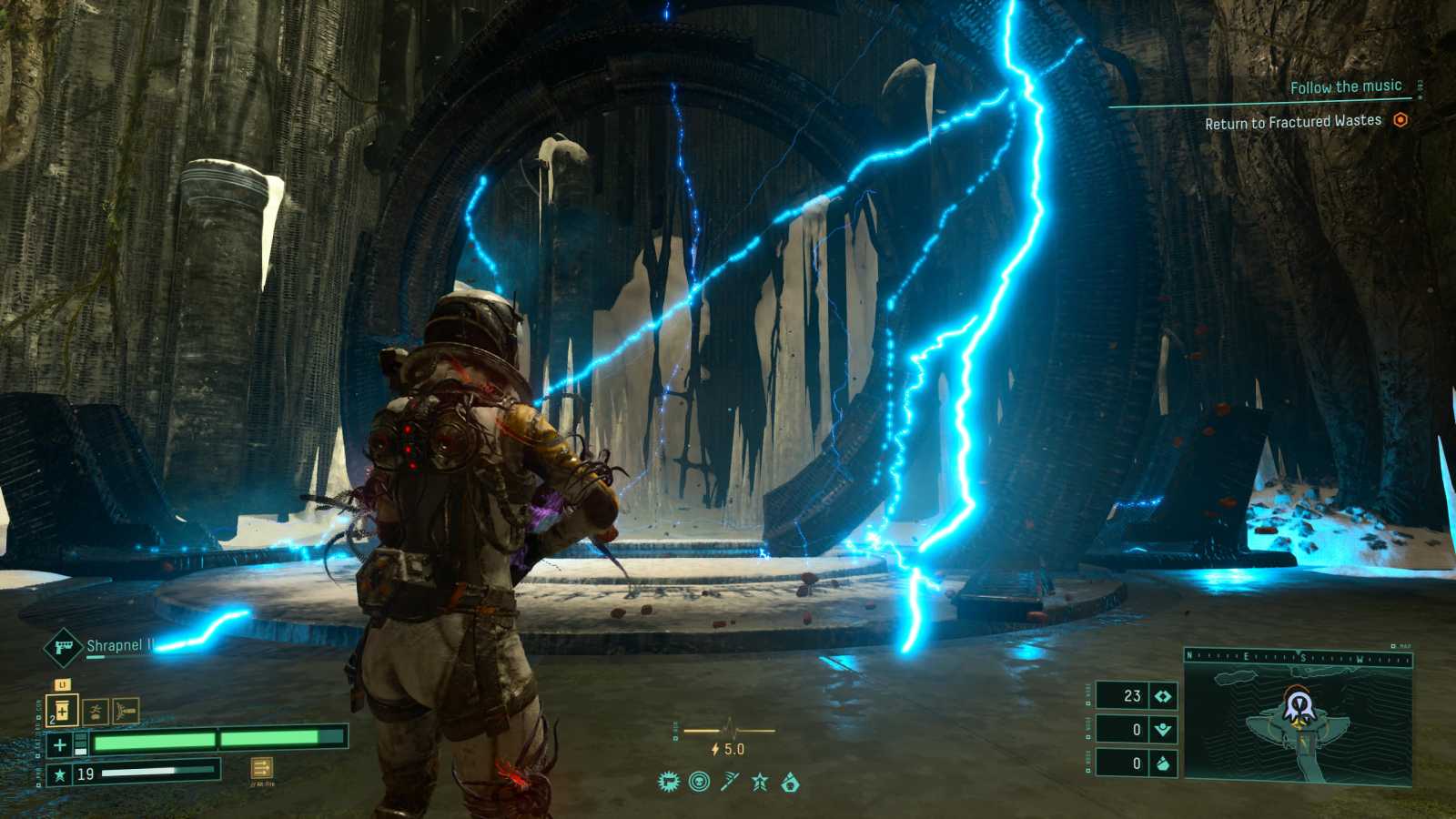This screenshot has width=1456, height=819.
Task: Click the downward chevron resource icon
Action: (1163, 729)
